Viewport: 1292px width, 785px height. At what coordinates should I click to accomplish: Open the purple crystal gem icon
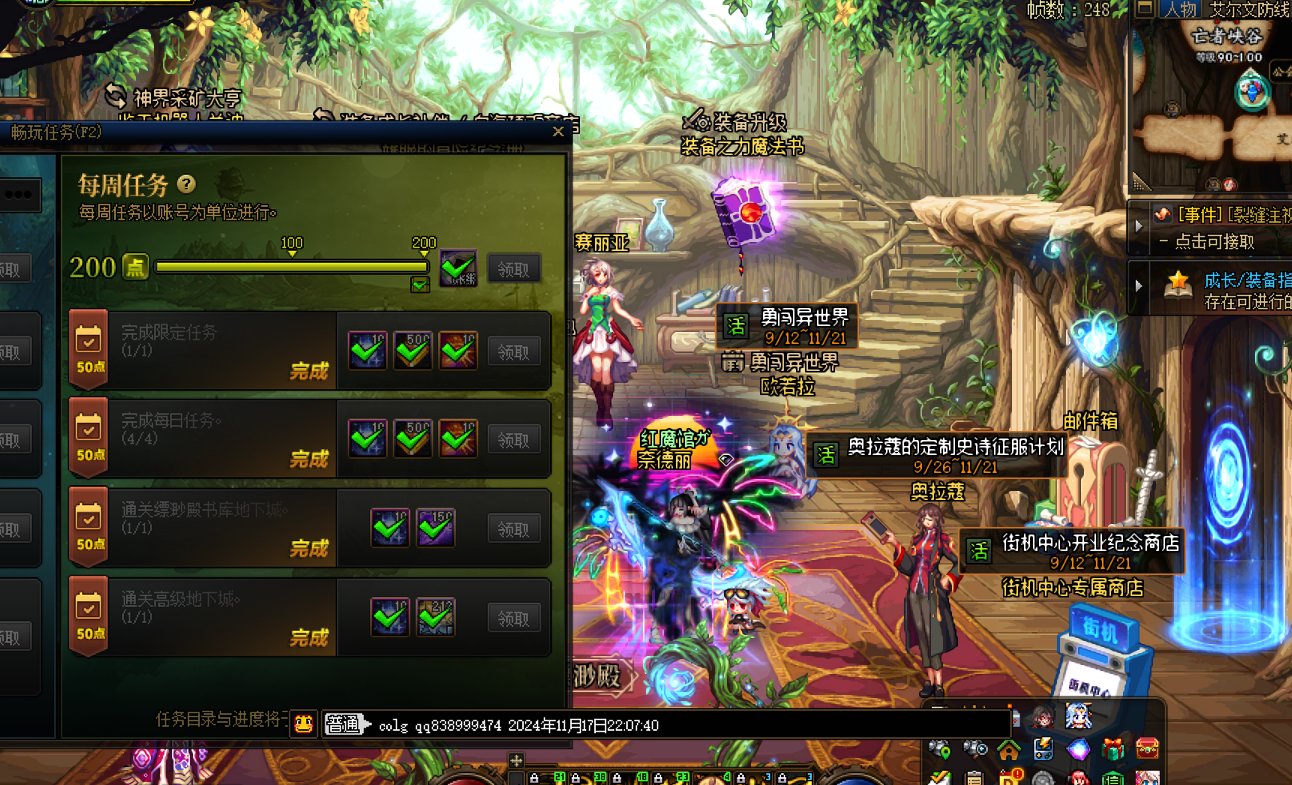click(1078, 748)
